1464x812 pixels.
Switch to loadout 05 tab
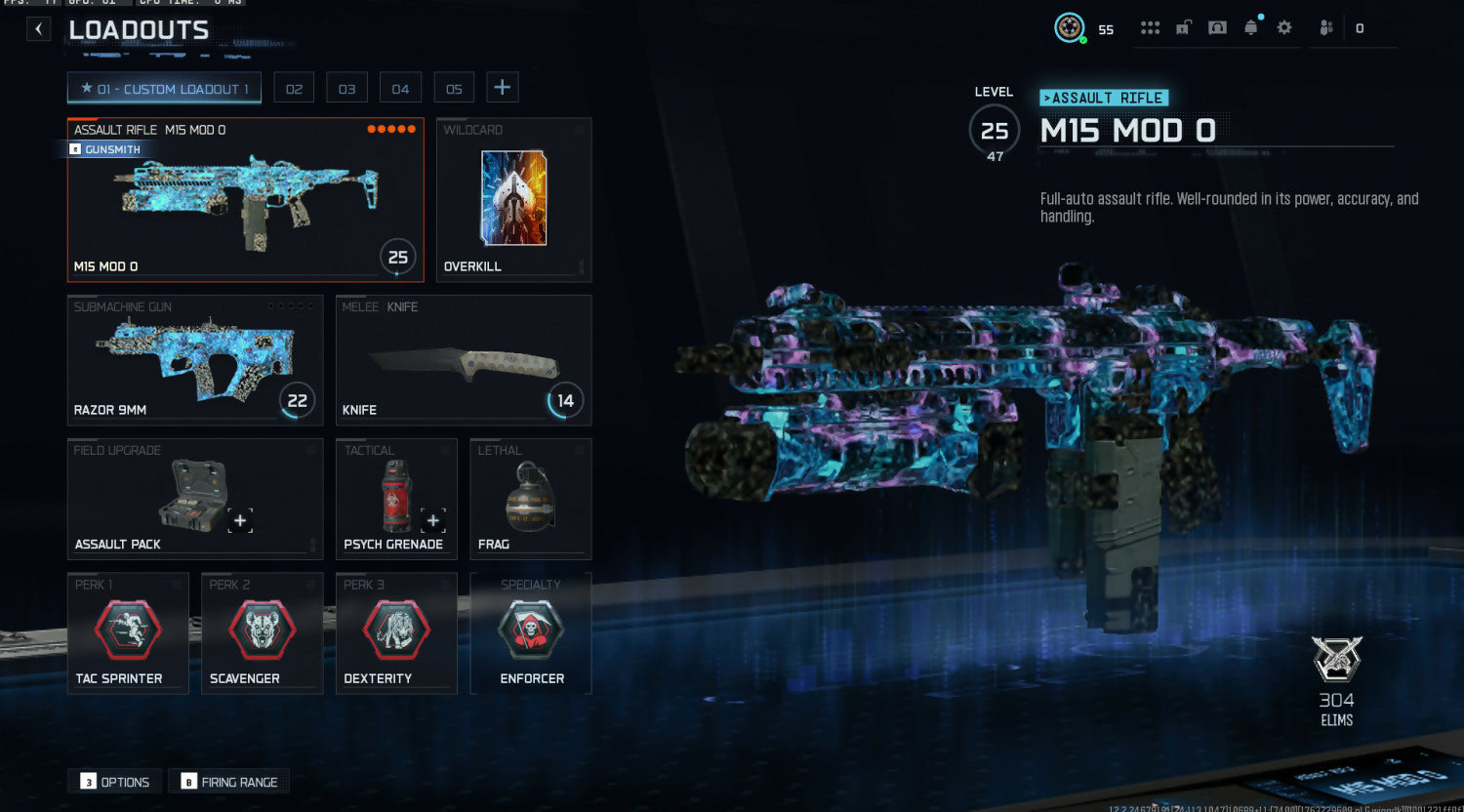click(x=454, y=89)
